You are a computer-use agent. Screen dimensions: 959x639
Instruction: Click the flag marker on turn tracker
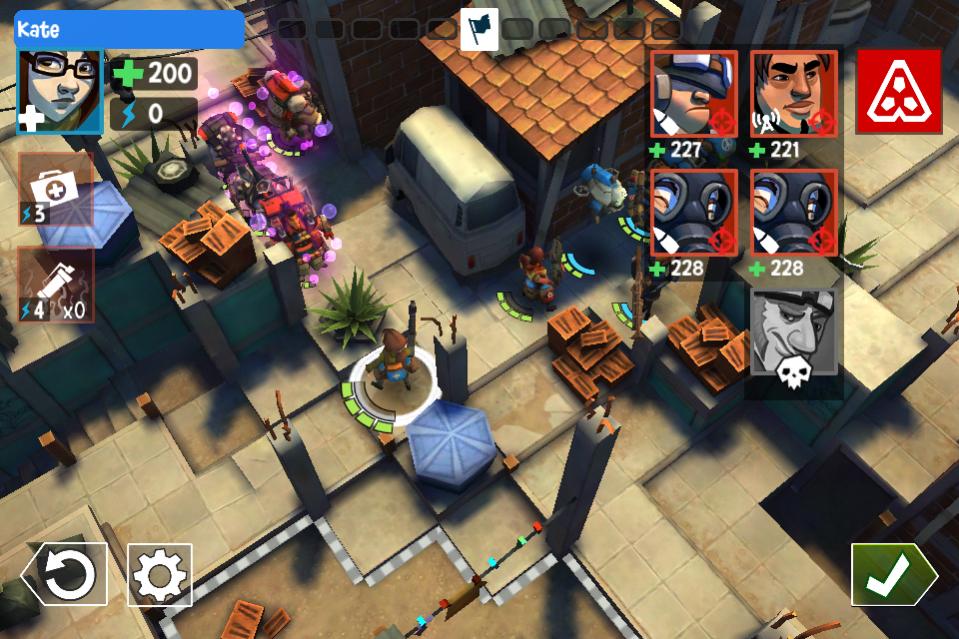point(479,29)
